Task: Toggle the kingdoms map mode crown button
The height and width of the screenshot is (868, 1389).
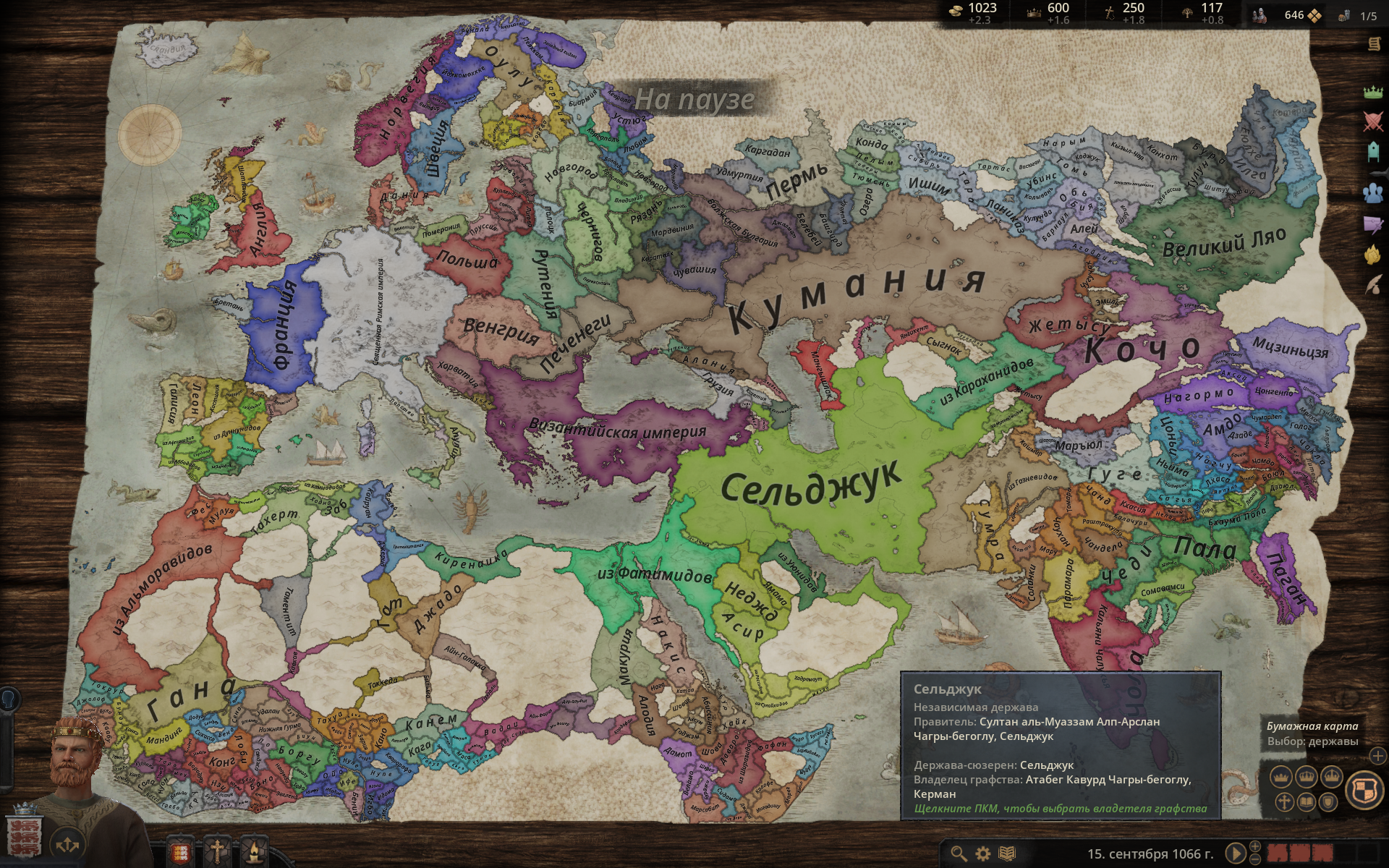Action: pyautogui.click(x=1307, y=776)
